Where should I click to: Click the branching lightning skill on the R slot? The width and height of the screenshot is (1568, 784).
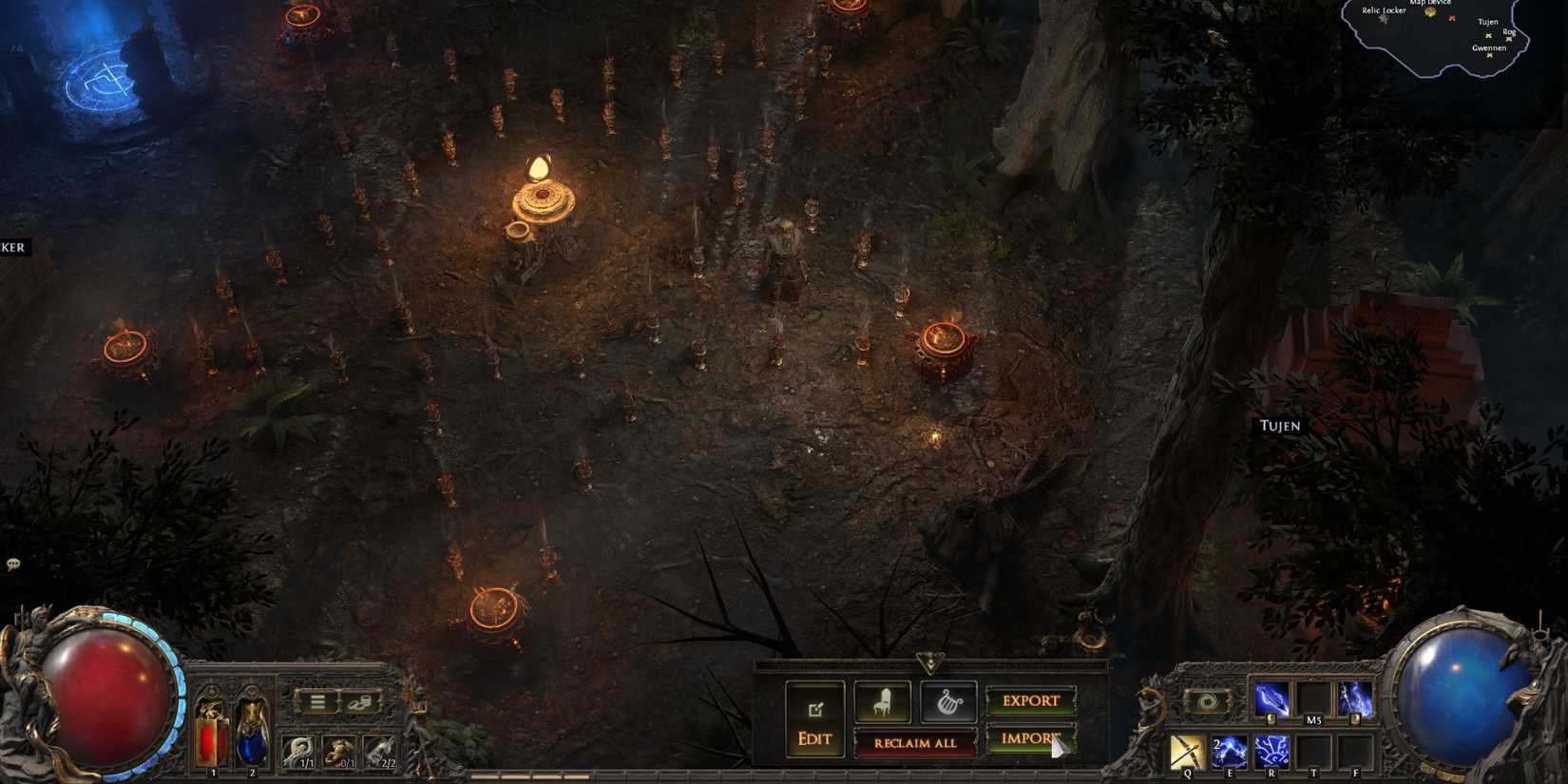(1272, 752)
